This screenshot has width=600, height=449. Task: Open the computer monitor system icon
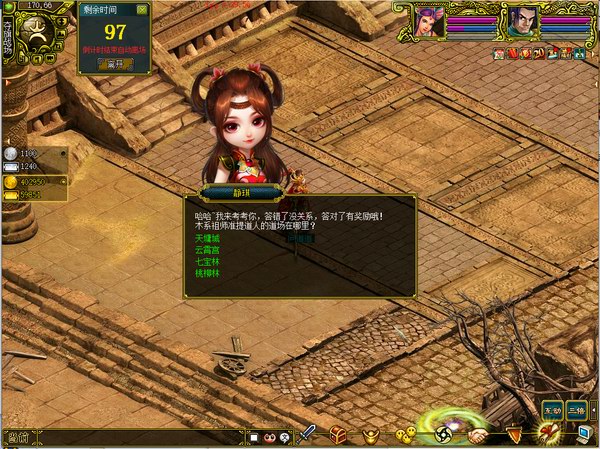coord(584,434)
